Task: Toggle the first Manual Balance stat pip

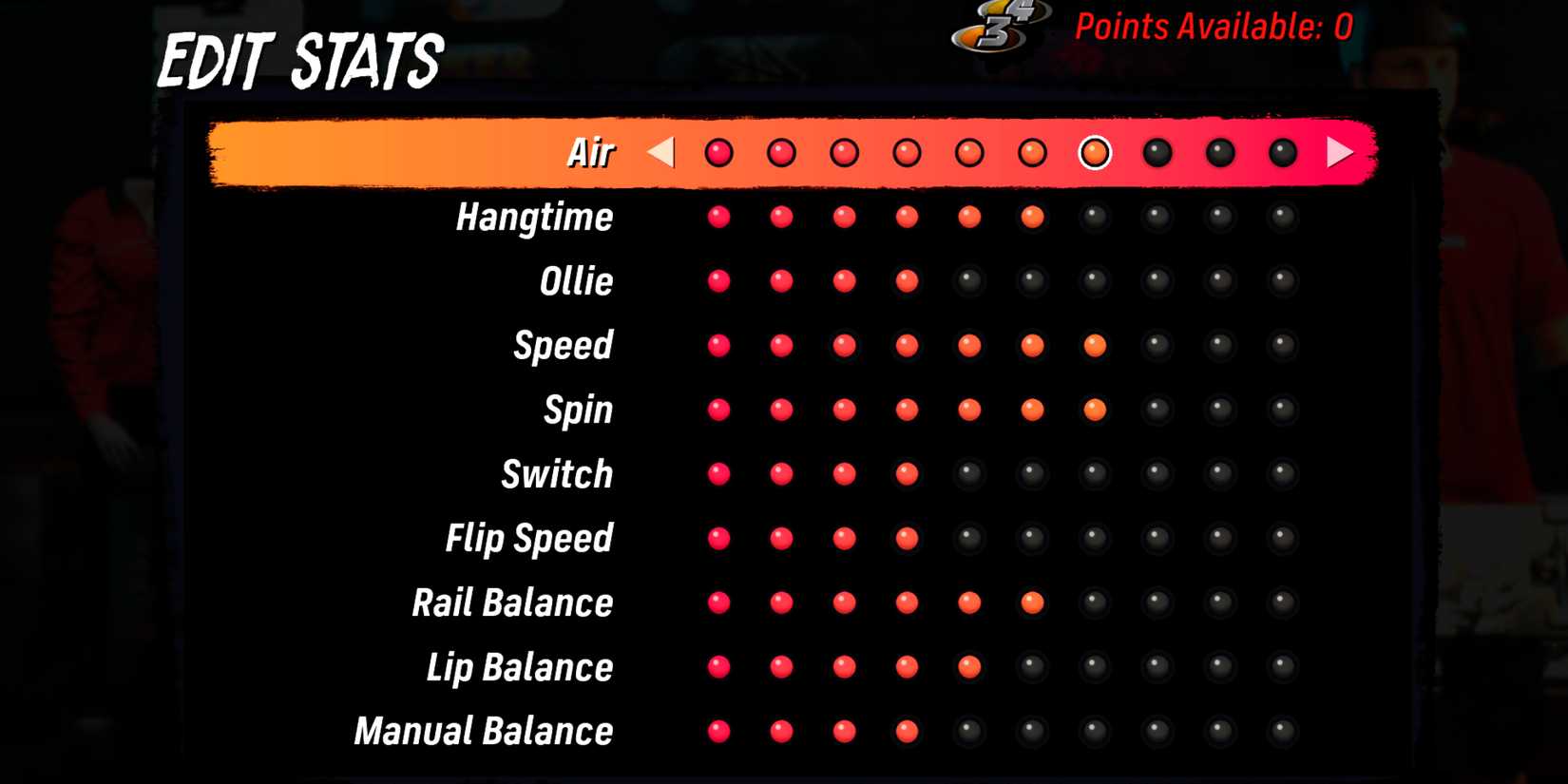Action: pos(719,732)
